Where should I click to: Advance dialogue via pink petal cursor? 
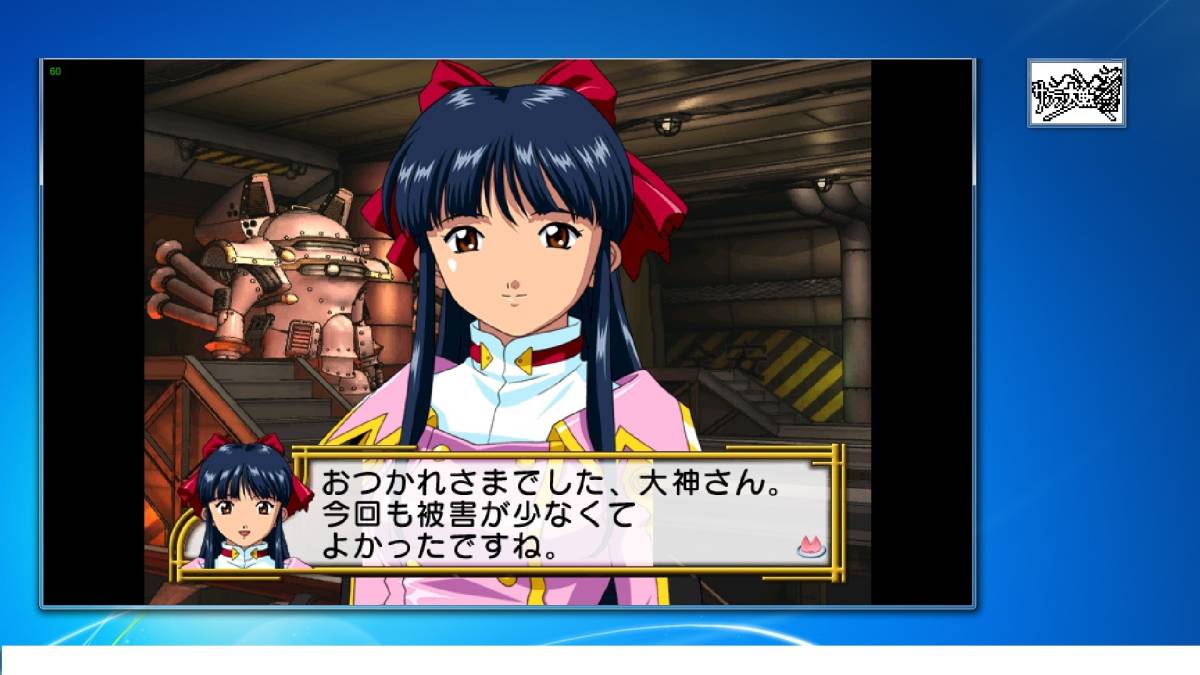click(x=809, y=545)
